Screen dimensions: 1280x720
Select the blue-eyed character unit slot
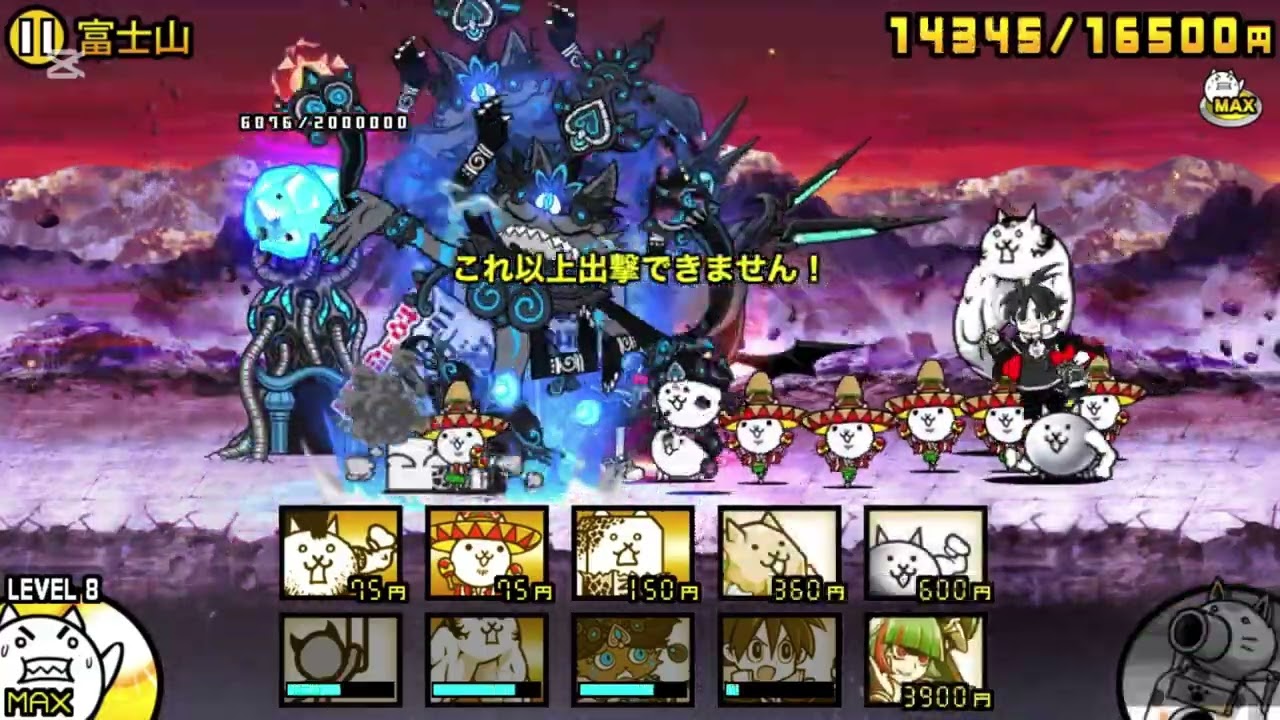pyautogui.click(x=632, y=660)
